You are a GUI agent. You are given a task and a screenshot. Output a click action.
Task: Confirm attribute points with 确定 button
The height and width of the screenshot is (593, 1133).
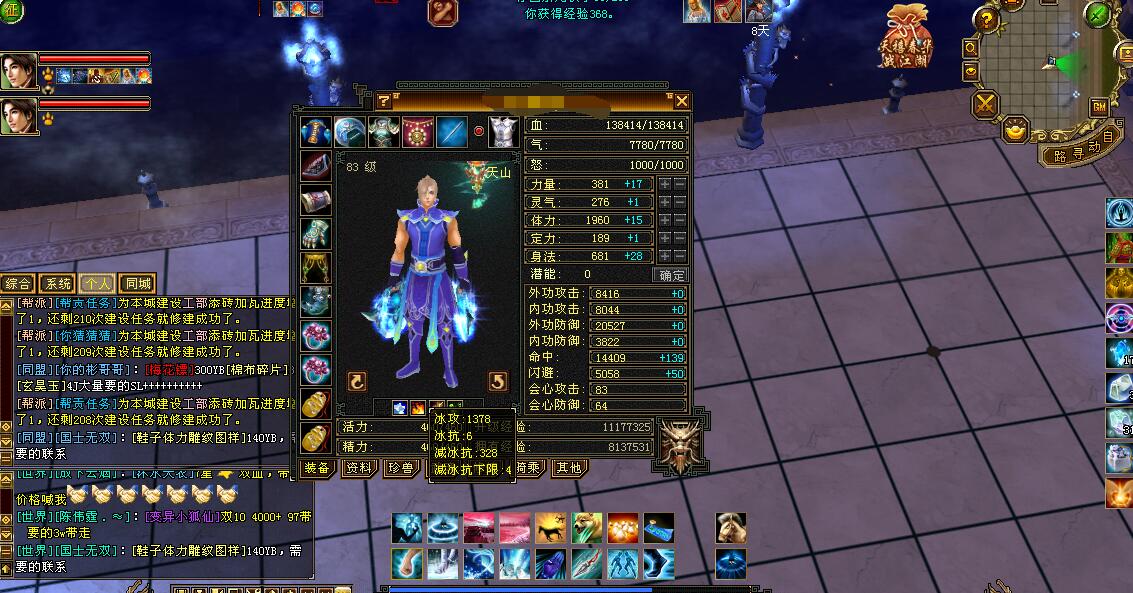[x=670, y=275]
